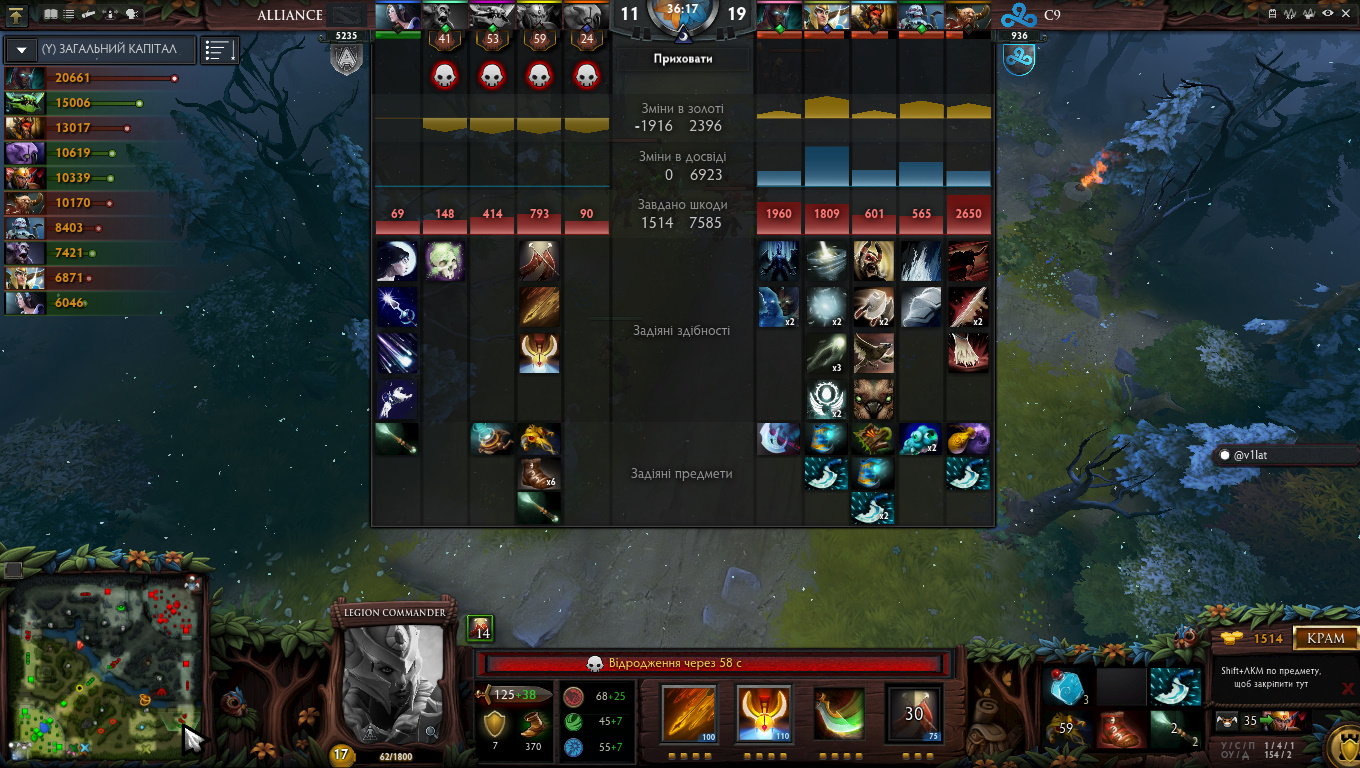Viewport: 1360px width, 768px height.
Task: Activate the Glyph shield button
Action: tap(1342, 745)
